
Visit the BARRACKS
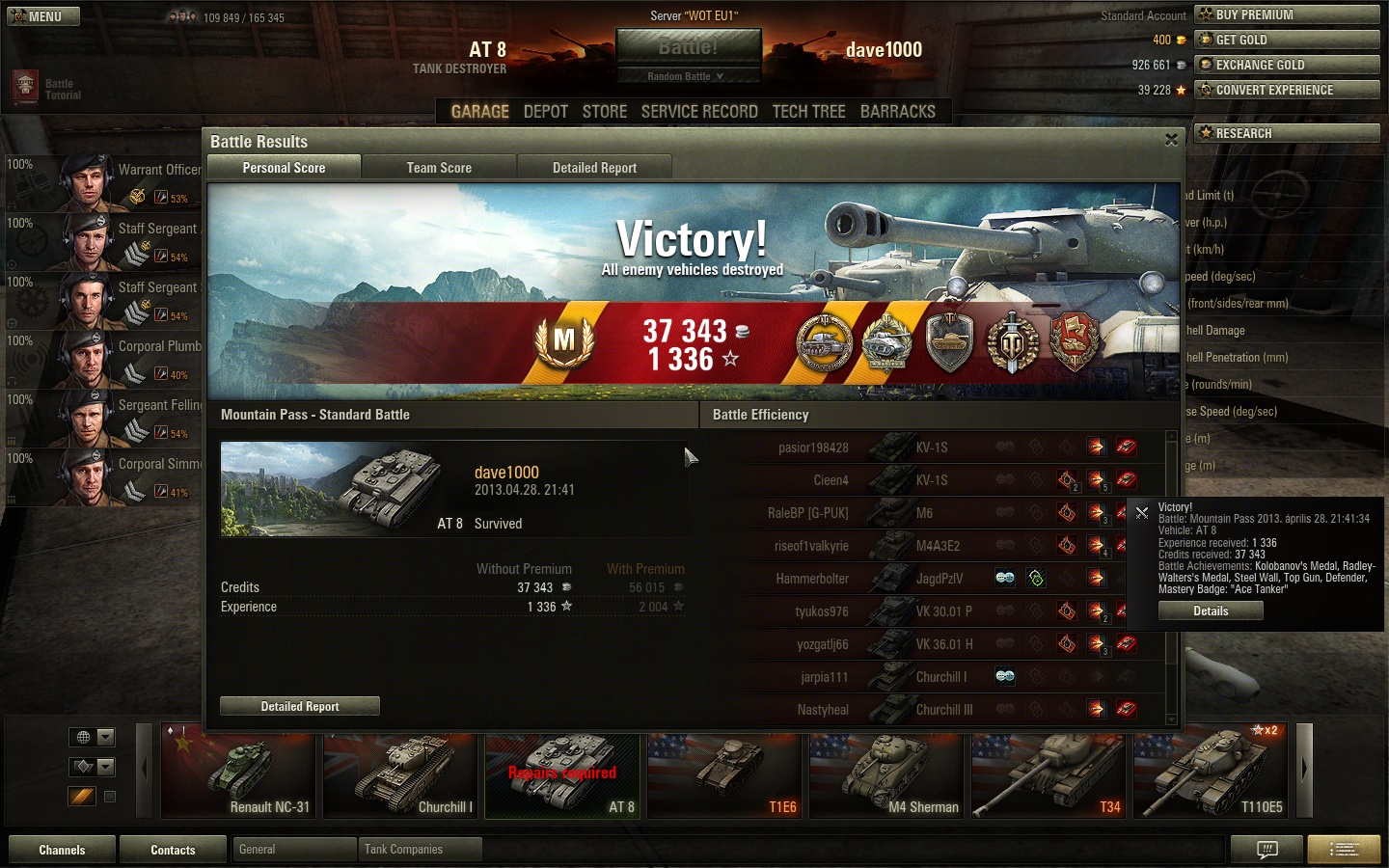897,112
